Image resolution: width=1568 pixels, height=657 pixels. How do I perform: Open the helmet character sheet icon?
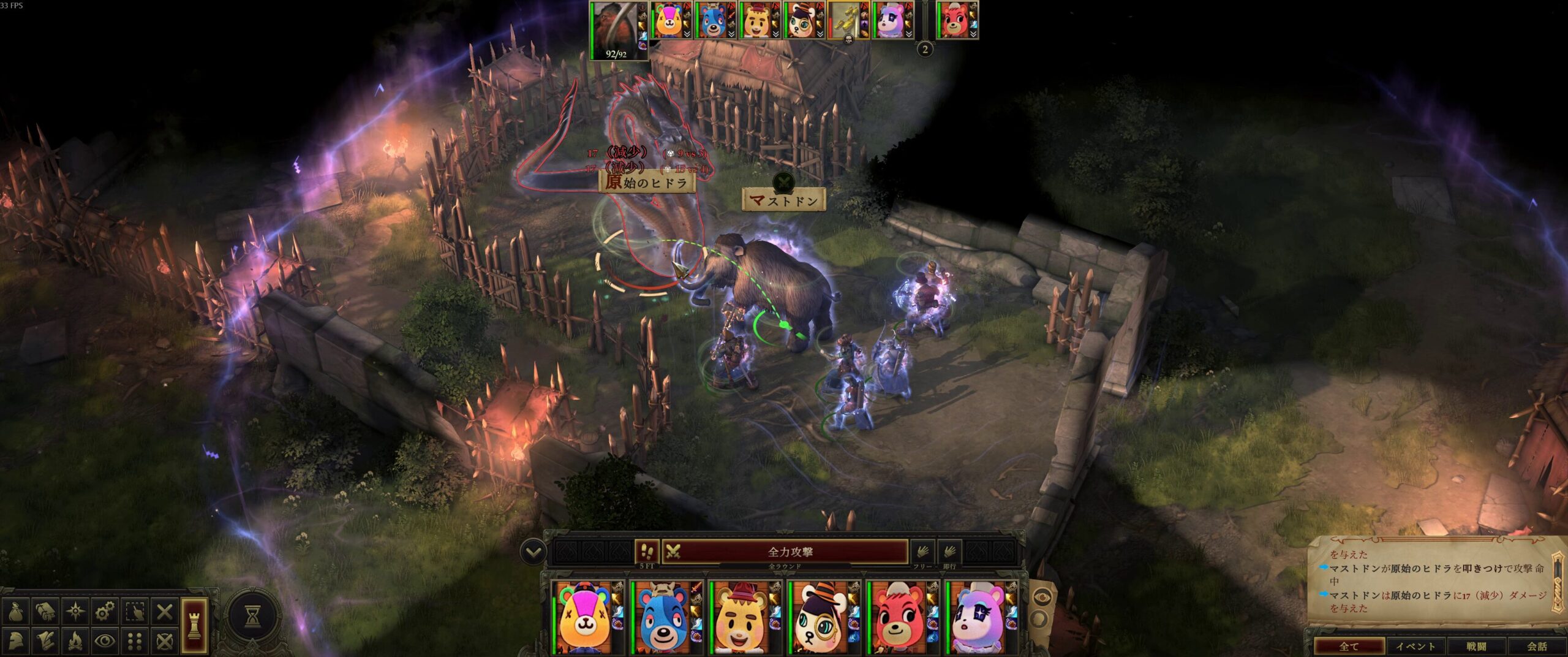16,641
